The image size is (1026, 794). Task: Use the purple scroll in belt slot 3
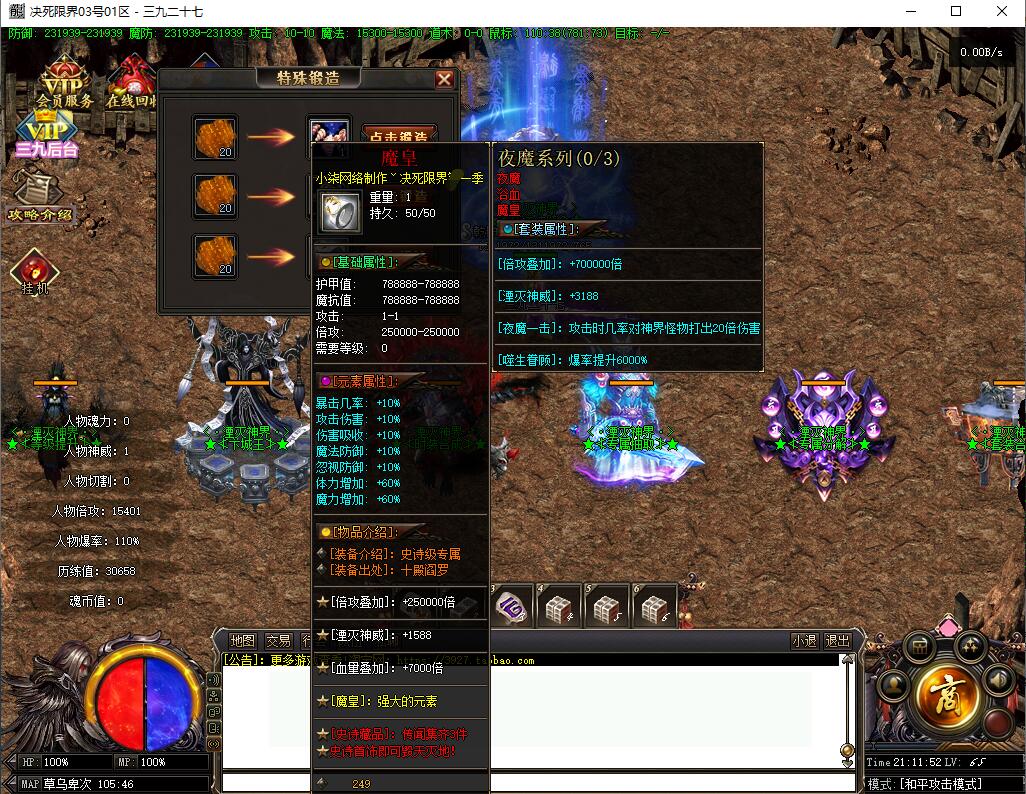512,606
